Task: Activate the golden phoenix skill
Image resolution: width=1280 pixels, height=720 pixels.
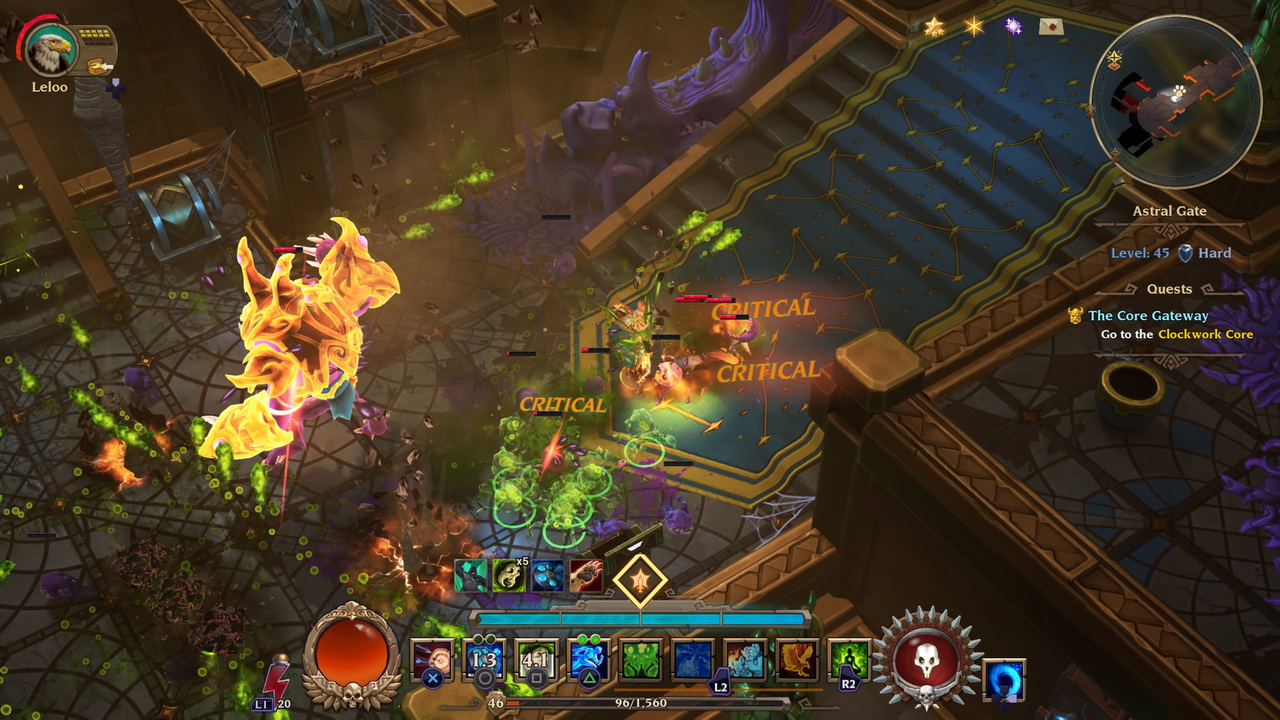Action: point(797,660)
